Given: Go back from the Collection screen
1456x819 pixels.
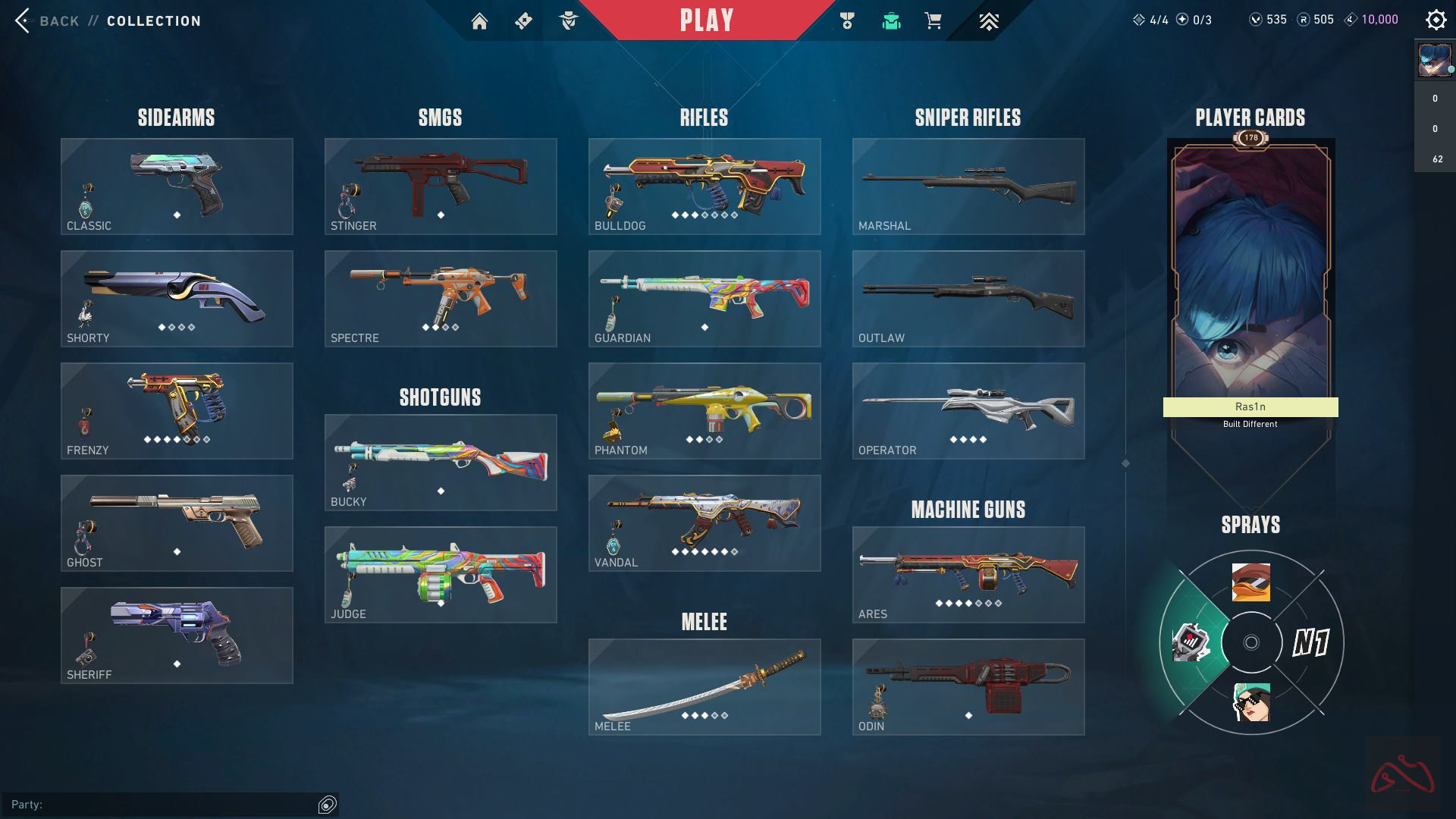Looking at the screenshot, I should (x=47, y=20).
